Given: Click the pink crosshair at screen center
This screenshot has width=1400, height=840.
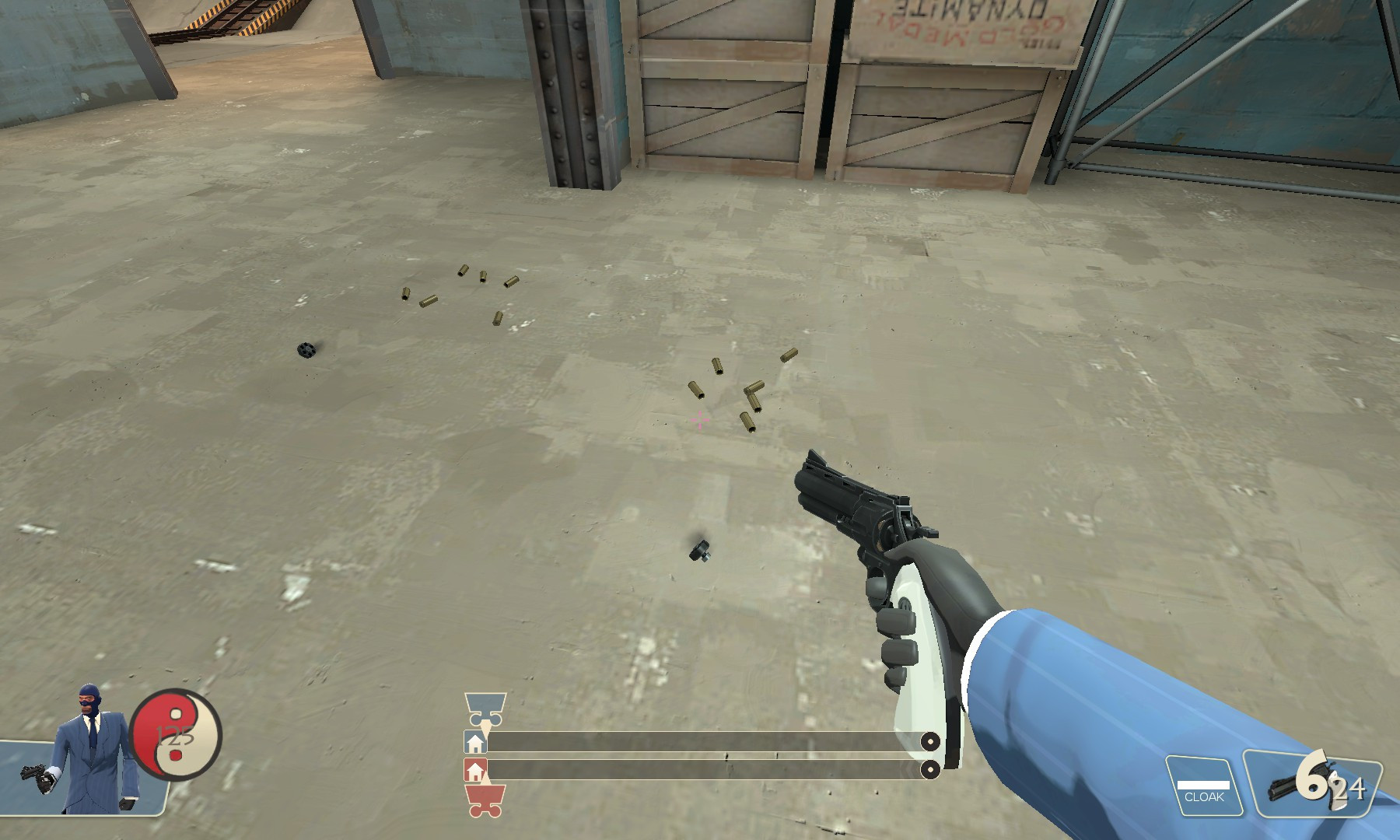Looking at the screenshot, I should [701, 418].
